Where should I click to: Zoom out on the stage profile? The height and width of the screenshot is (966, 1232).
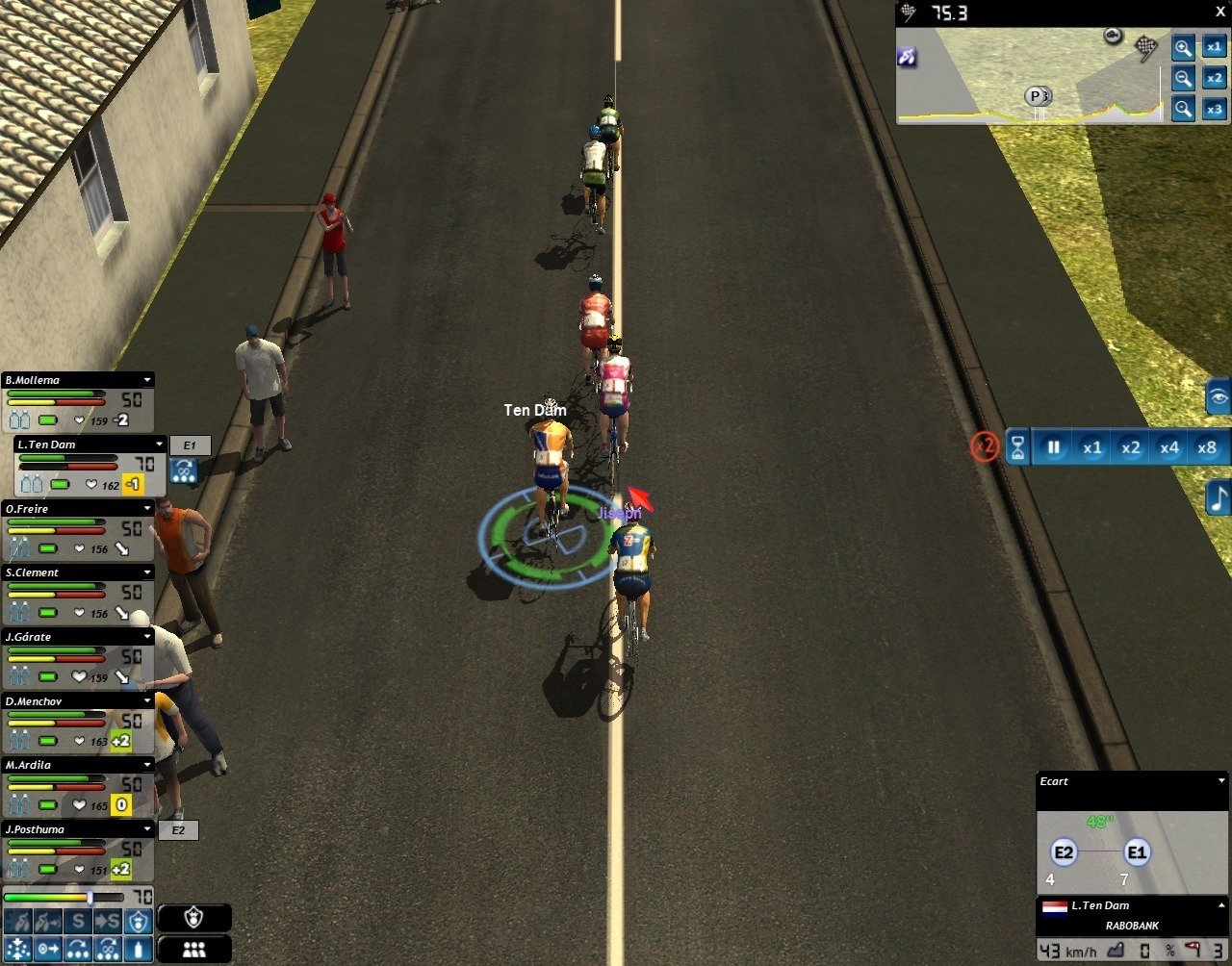click(1183, 78)
